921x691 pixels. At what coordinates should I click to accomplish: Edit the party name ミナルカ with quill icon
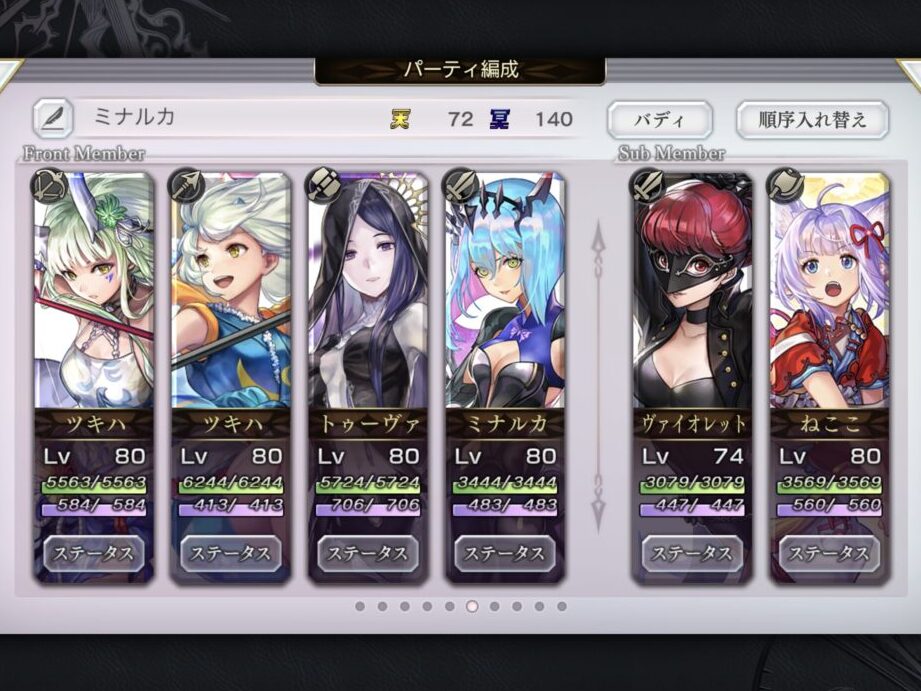tap(52, 118)
